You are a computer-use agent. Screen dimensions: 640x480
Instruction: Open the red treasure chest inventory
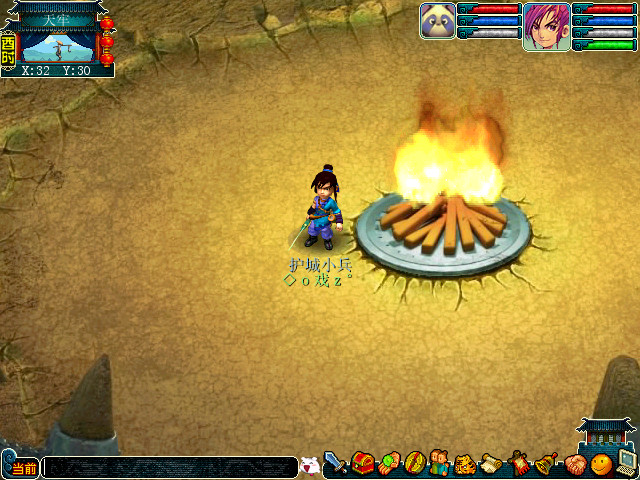coord(362,464)
